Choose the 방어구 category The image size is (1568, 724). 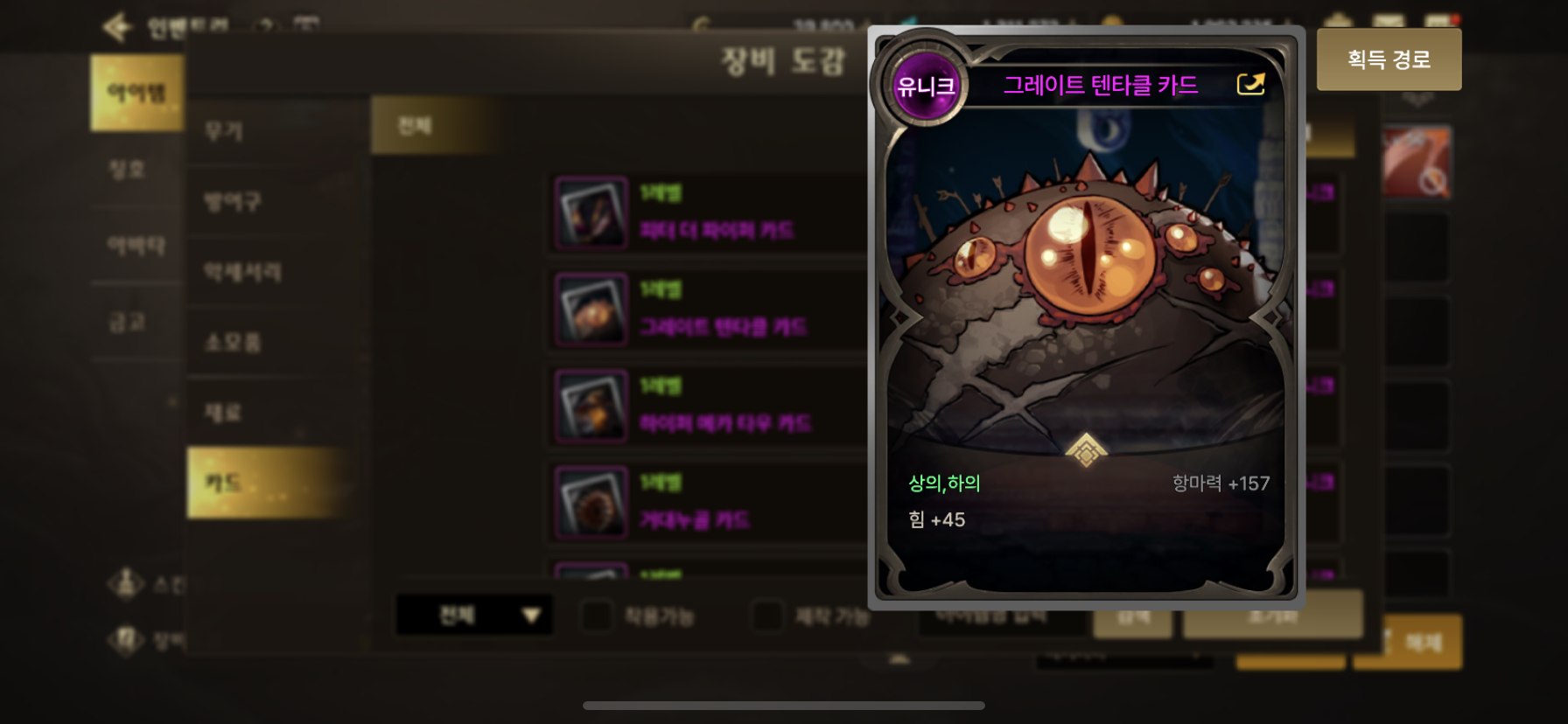pos(233,202)
